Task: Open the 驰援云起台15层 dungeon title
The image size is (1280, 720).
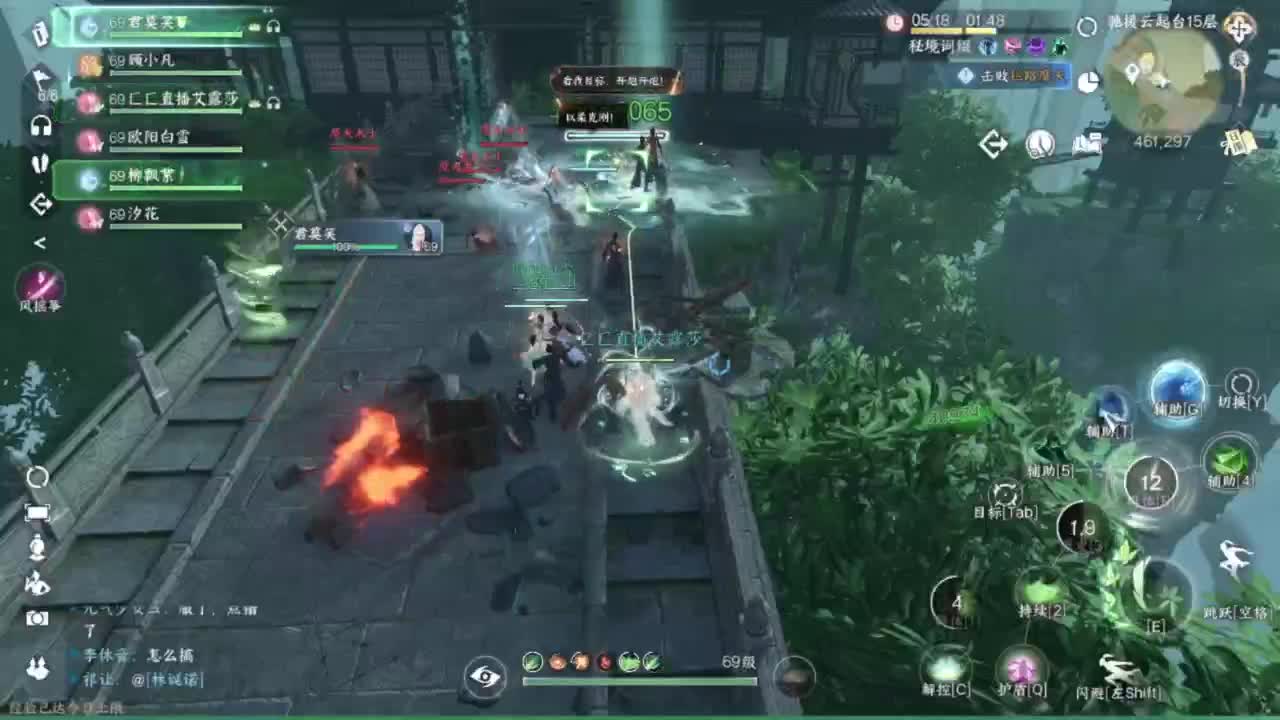Action: click(1162, 23)
